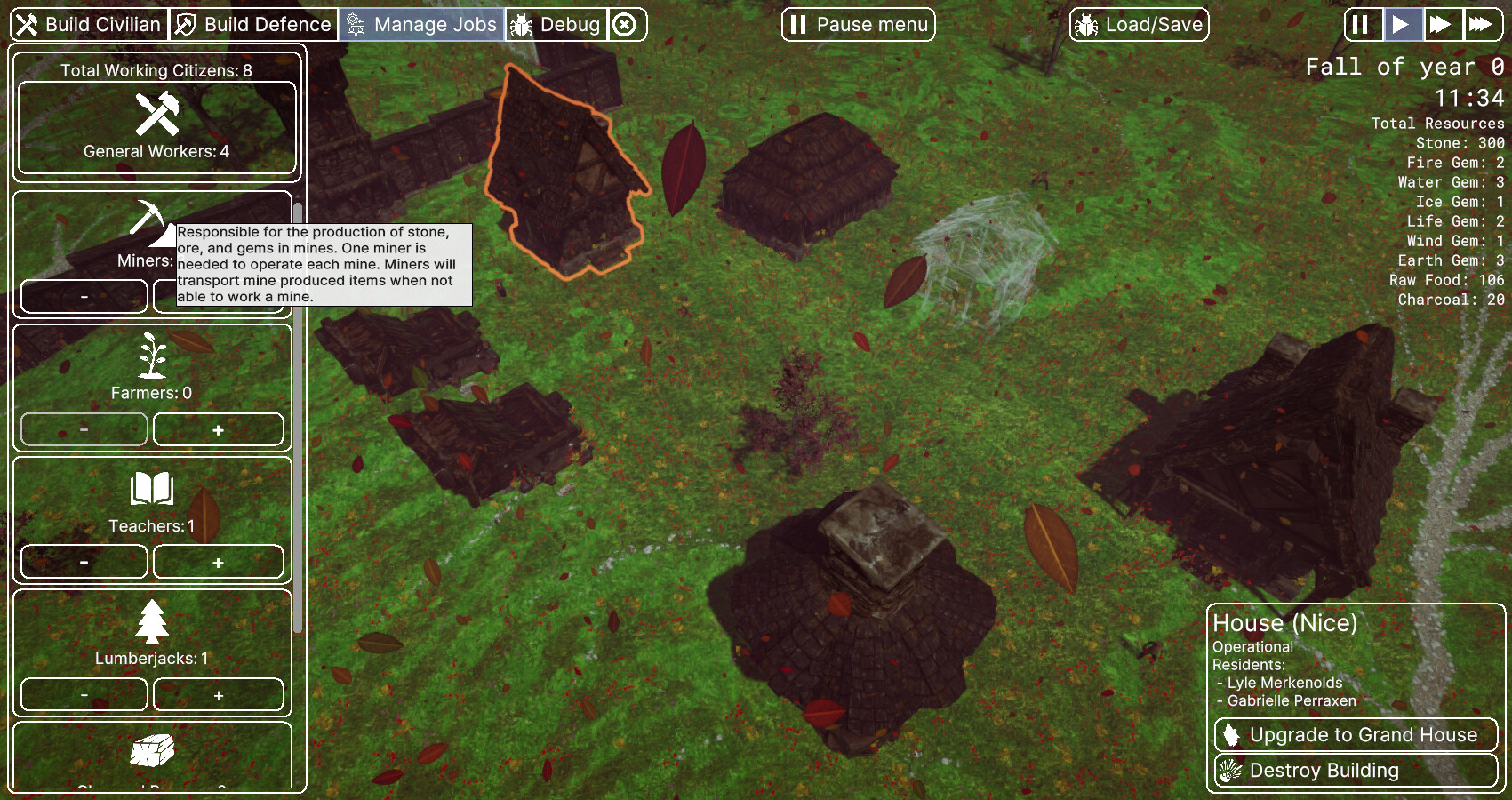This screenshot has height=800, width=1512.
Task: Pause the game speed
Action: pyautogui.click(x=1361, y=25)
